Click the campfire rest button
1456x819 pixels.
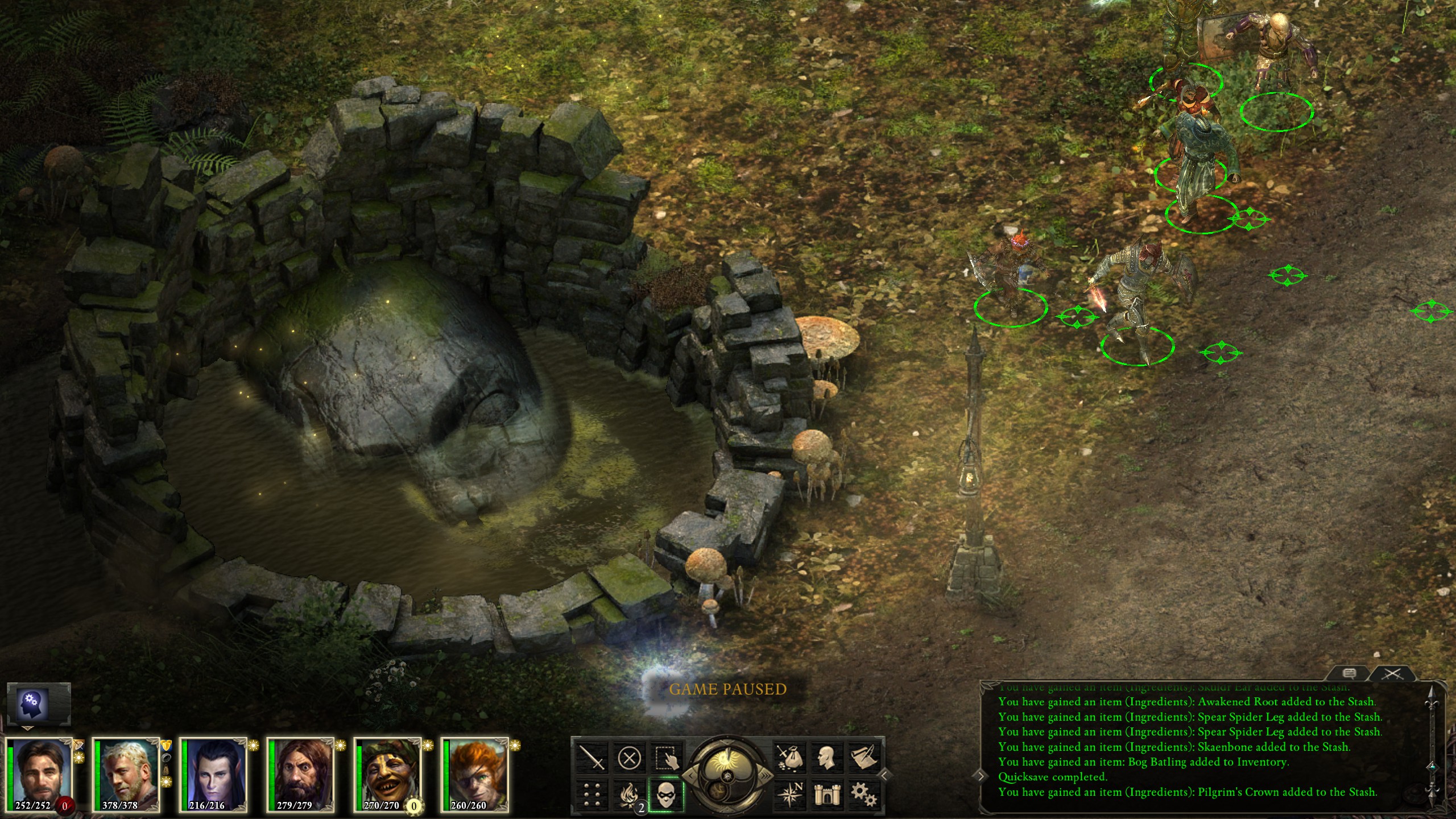point(629,795)
